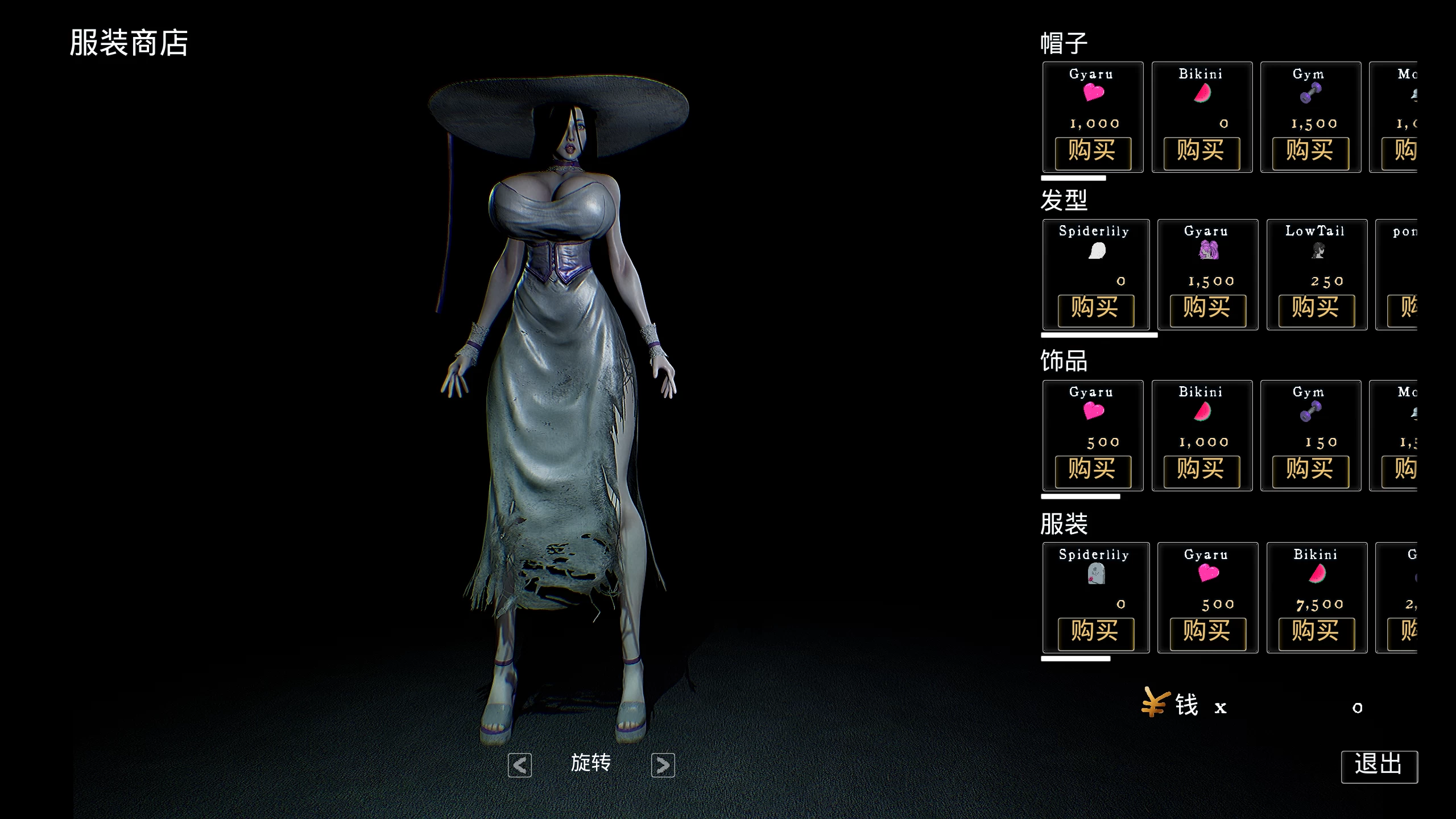The height and width of the screenshot is (819, 1456).
Task: Buy the Gyaru outfit for 500
Action: point(1207,633)
